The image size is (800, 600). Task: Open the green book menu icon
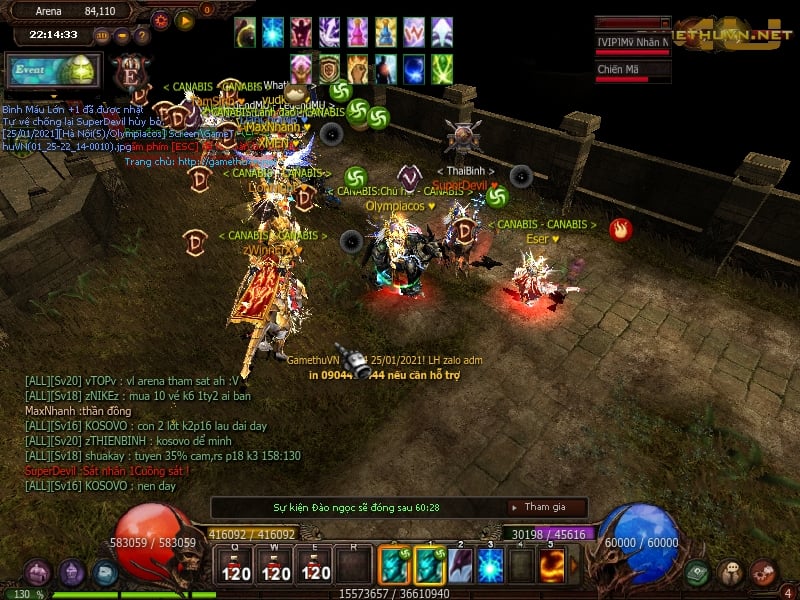pyautogui.click(x=698, y=573)
